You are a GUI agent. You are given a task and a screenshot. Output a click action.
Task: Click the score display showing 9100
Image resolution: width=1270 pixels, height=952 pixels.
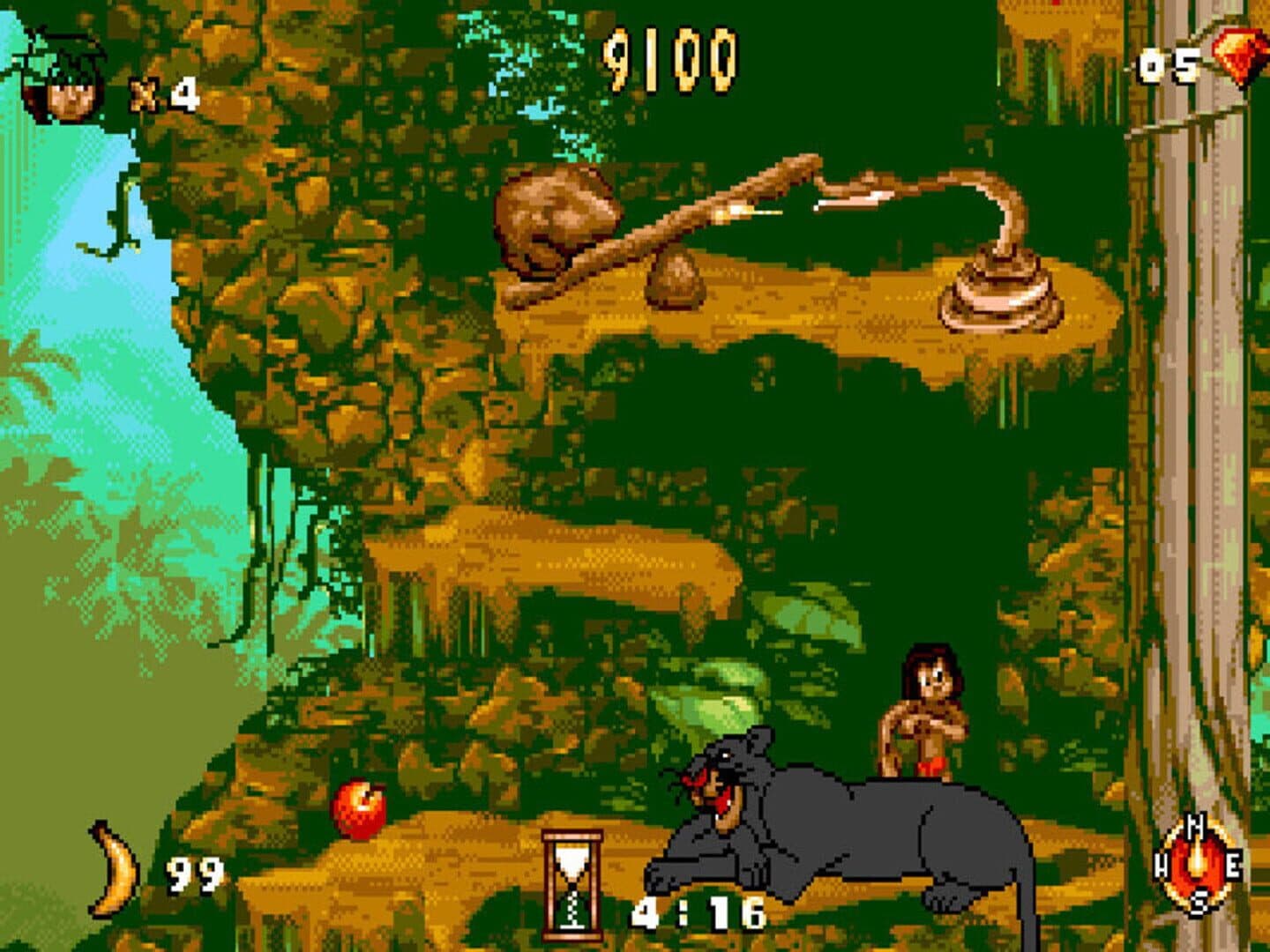(670, 57)
